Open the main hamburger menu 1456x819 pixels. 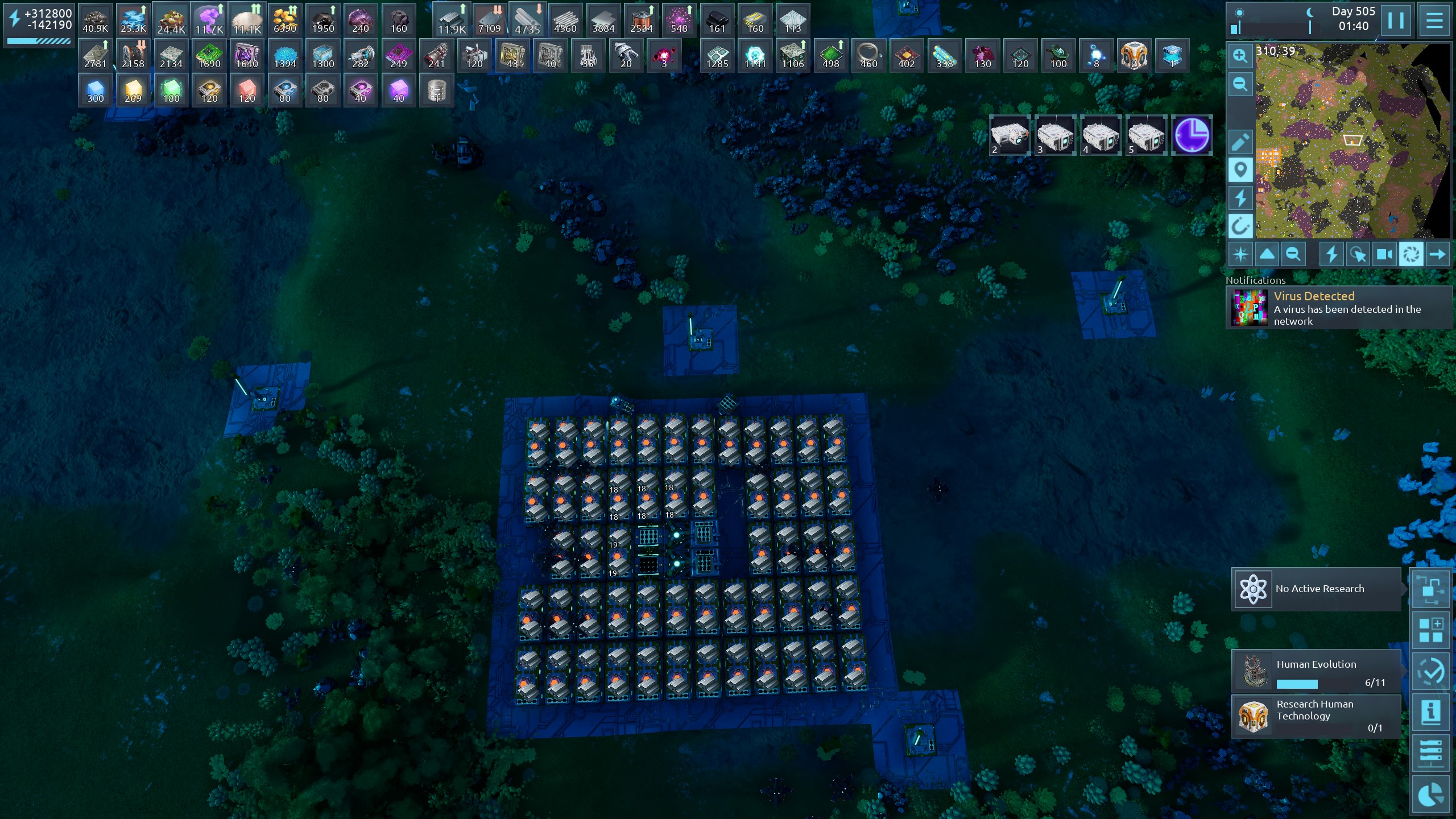coord(1434,21)
